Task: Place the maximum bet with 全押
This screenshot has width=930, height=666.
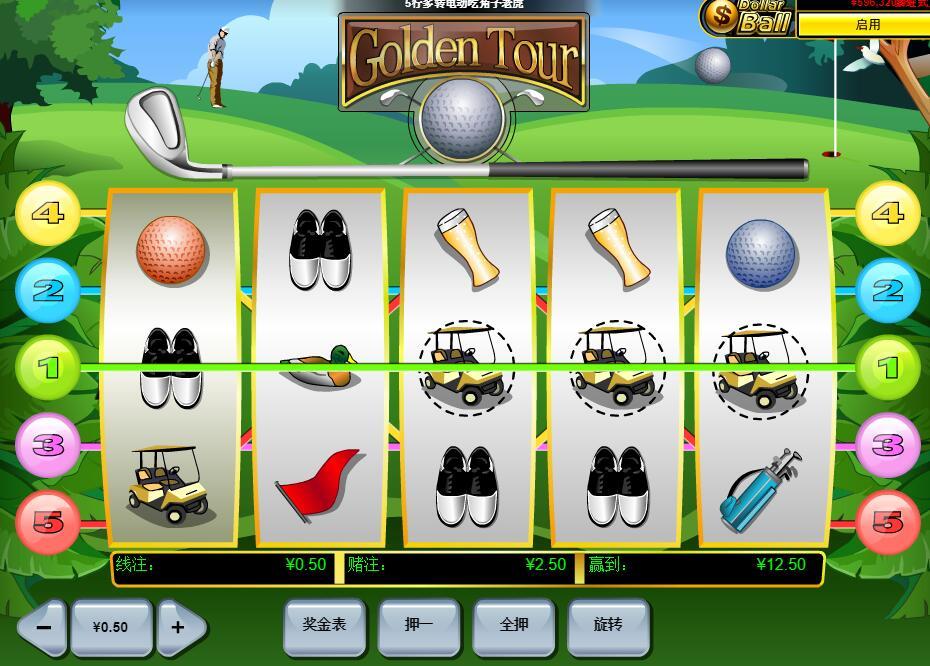Action: pos(514,626)
